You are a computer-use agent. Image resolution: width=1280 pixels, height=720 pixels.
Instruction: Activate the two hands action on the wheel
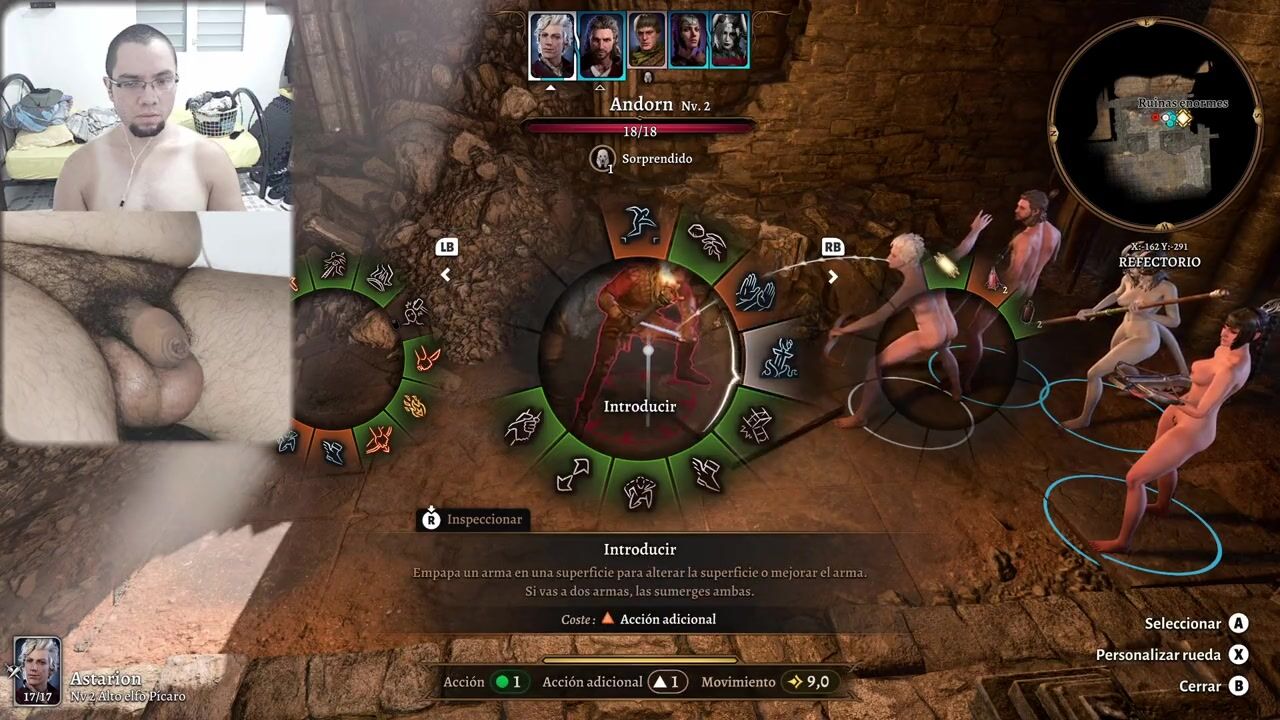(755, 291)
